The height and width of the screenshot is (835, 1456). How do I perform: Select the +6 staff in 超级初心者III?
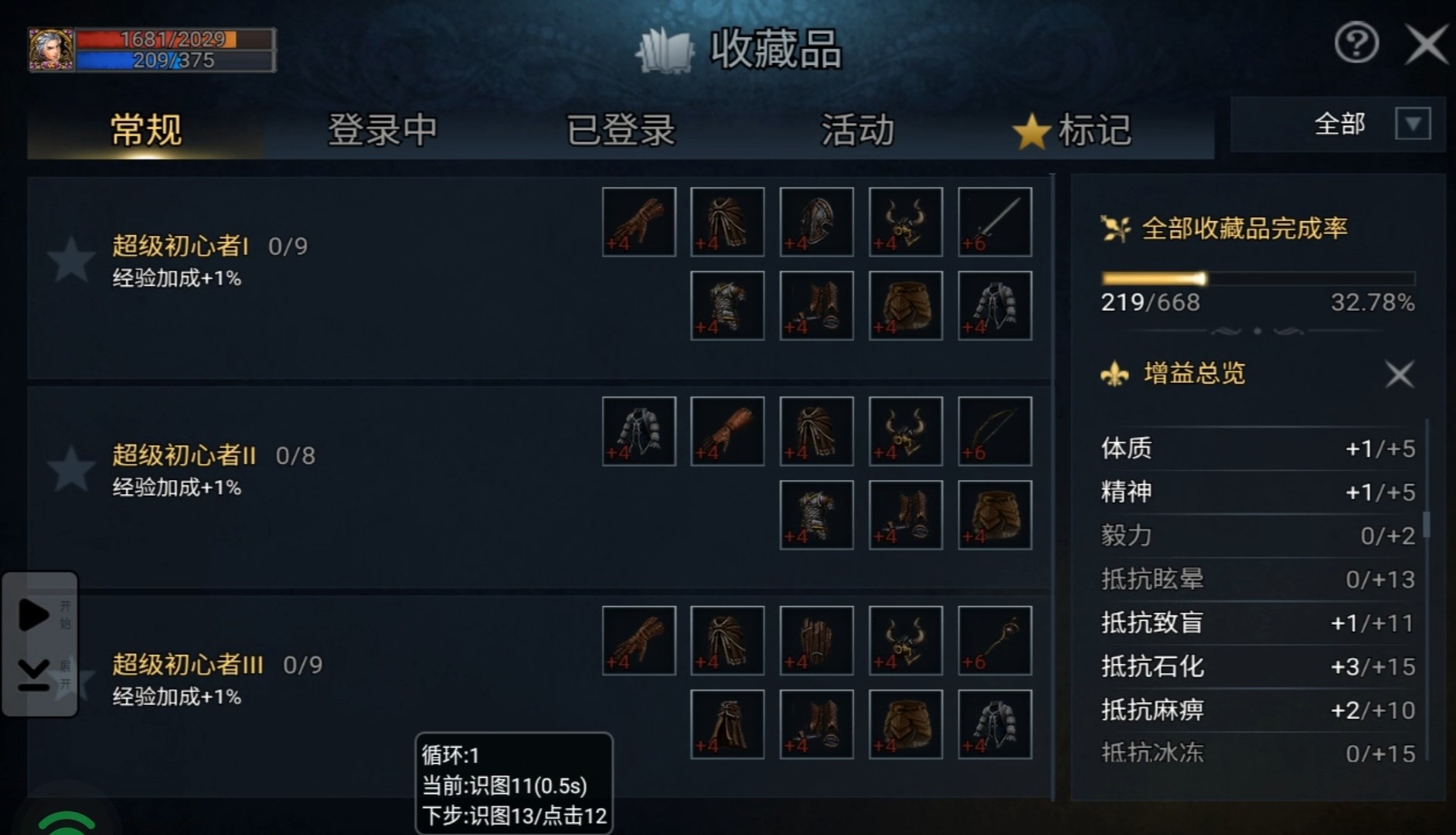(995, 641)
